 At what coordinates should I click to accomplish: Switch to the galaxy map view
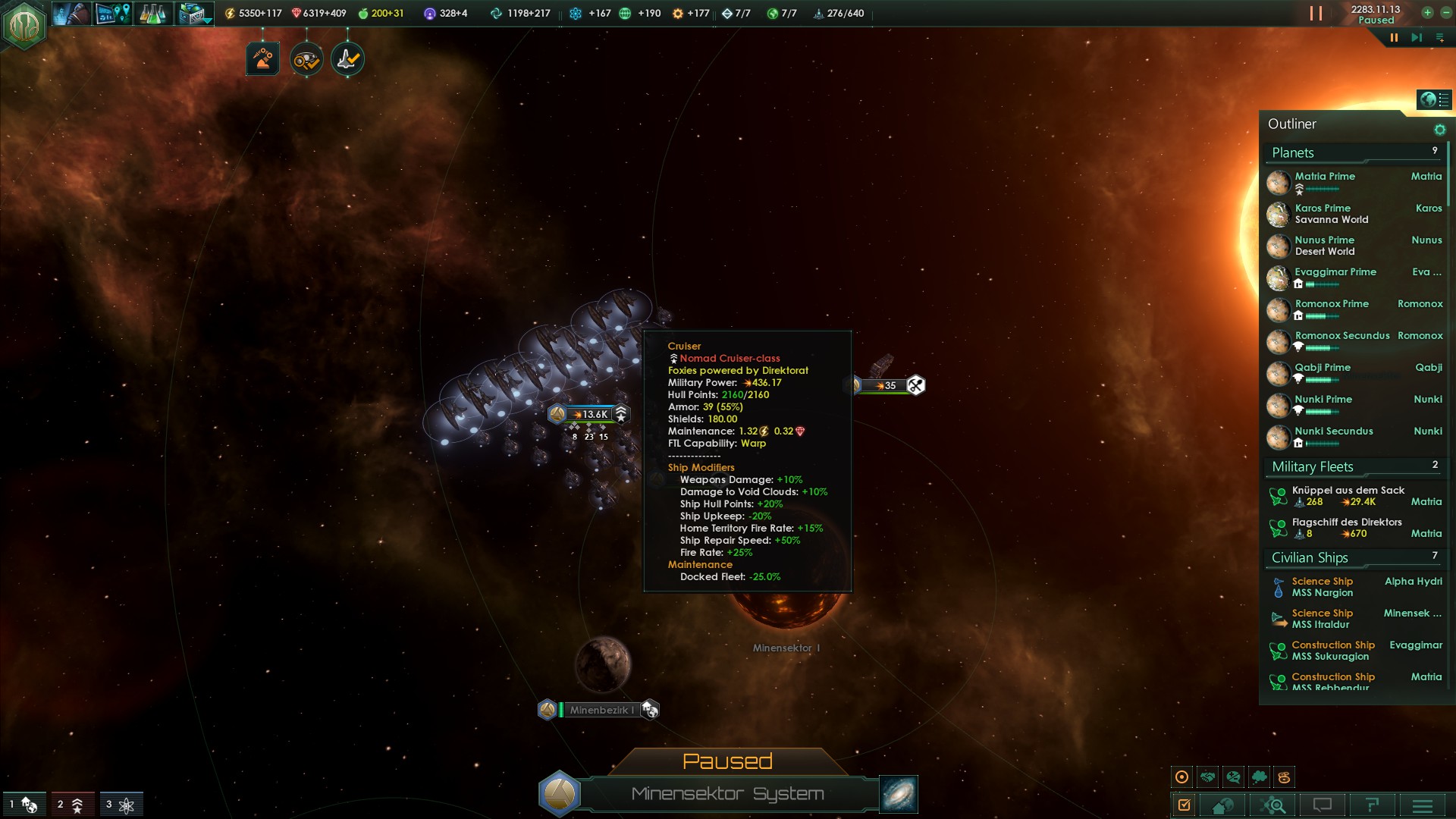[899, 793]
